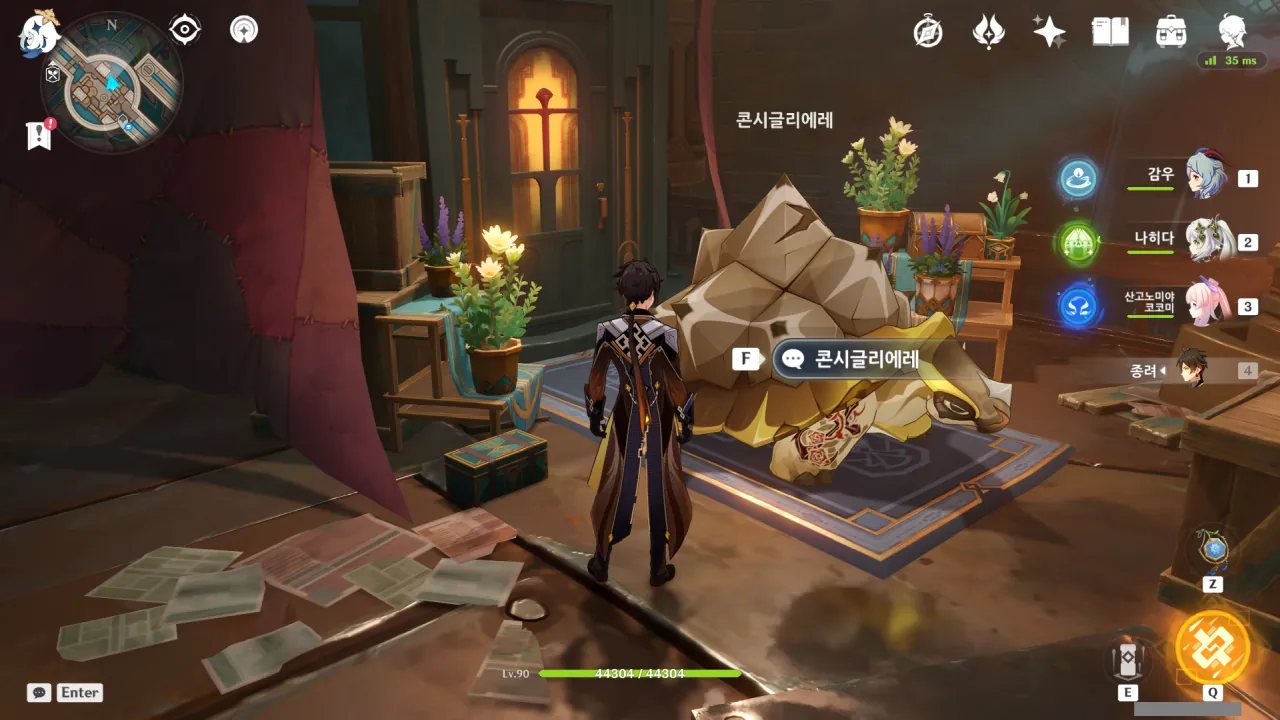Talk to 콘시글리에레 dialogue prompt
The image size is (1280, 720).
tap(852, 358)
